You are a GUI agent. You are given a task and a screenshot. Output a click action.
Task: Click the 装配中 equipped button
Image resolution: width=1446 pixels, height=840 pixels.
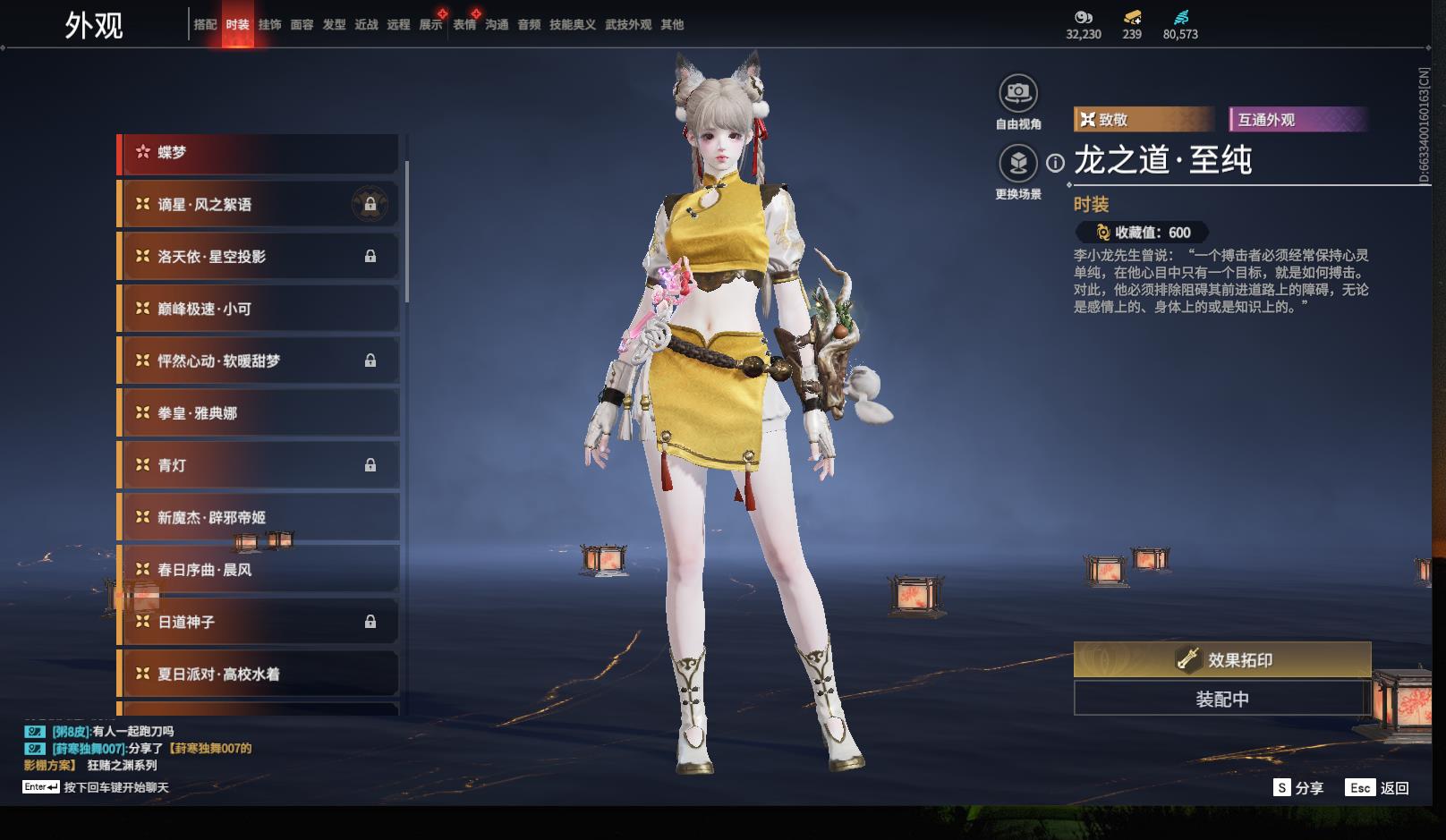tap(1221, 699)
